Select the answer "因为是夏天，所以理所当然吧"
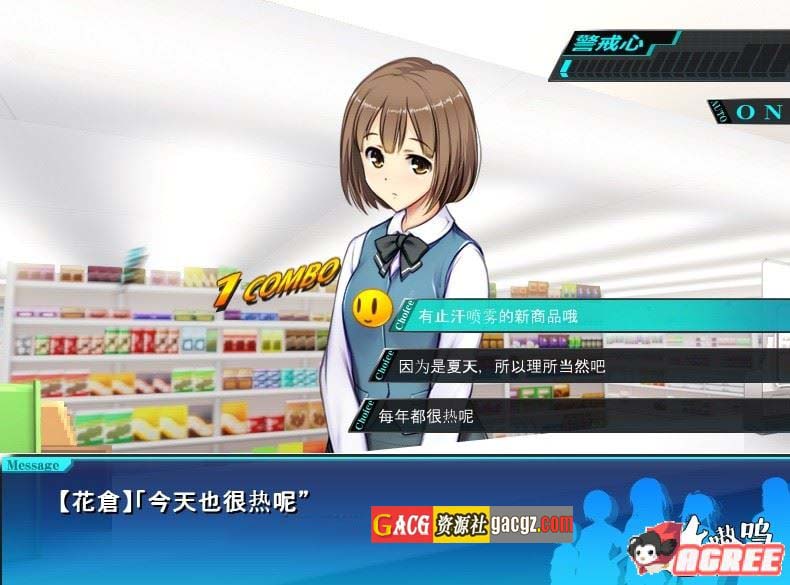The height and width of the screenshot is (585, 790). (503, 366)
